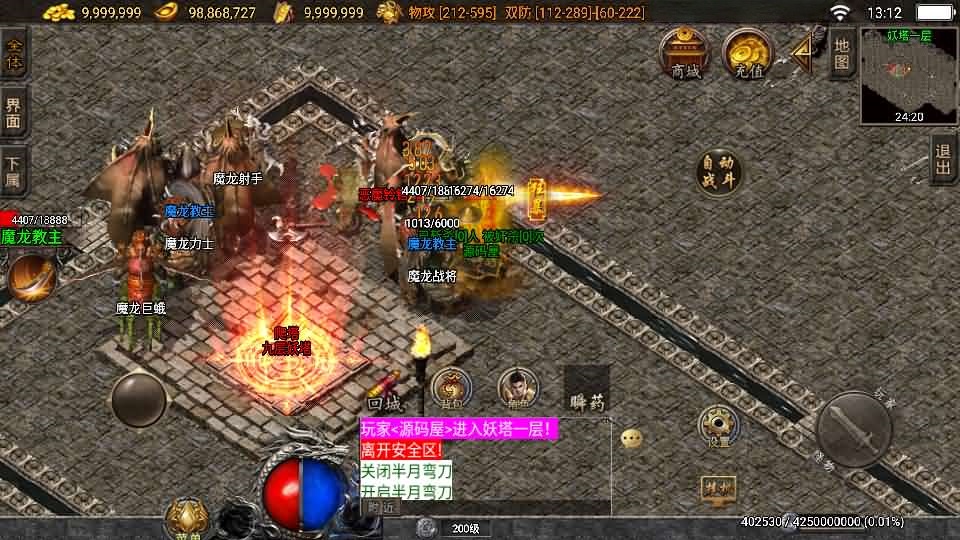Open the 地图 map button
The height and width of the screenshot is (540, 960).
click(x=842, y=53)
